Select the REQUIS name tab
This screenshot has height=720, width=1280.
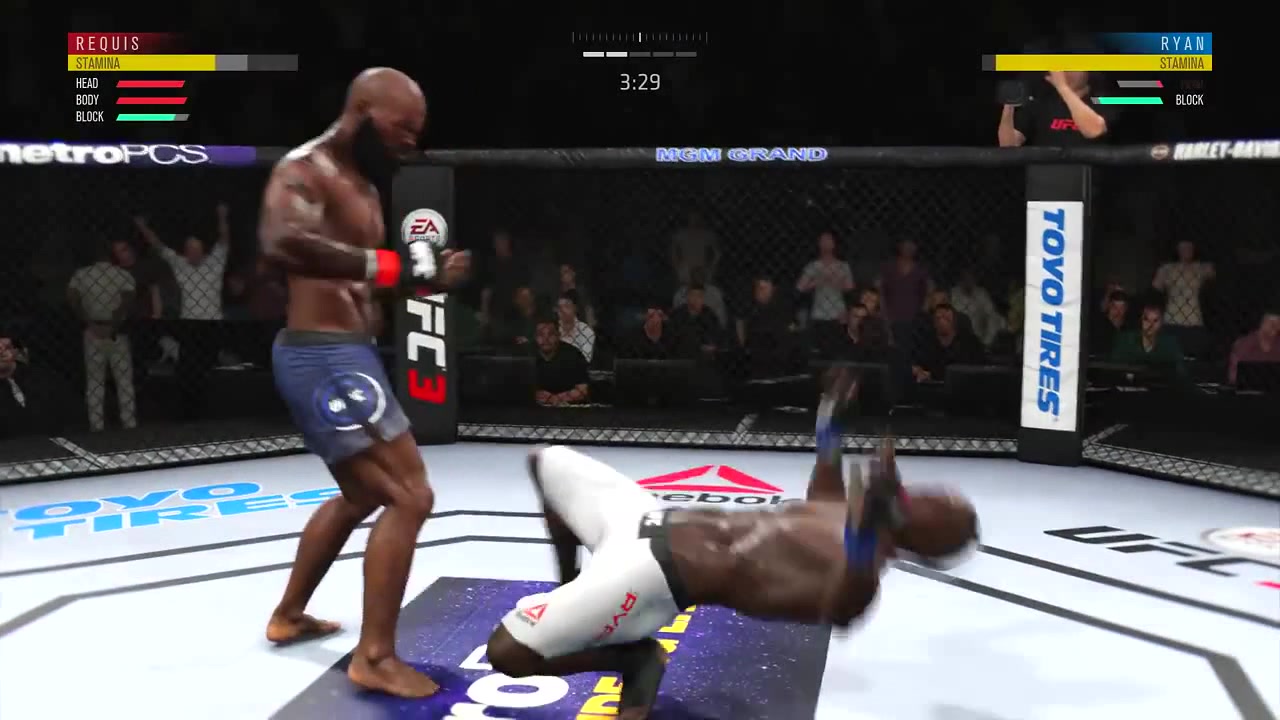[x=108, y=43]
